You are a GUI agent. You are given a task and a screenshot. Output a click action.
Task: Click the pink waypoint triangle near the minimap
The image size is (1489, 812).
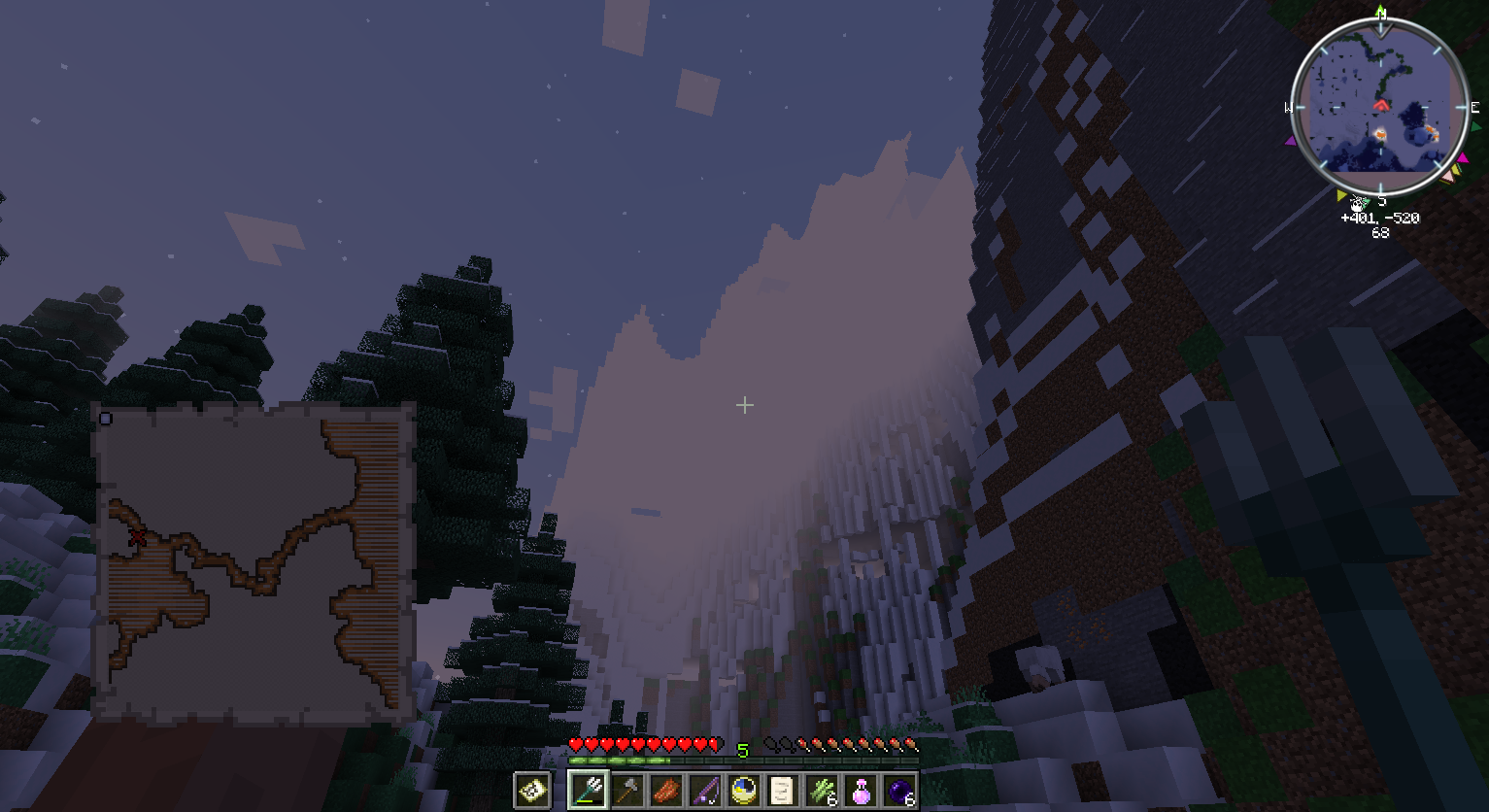coord(1463,157)
